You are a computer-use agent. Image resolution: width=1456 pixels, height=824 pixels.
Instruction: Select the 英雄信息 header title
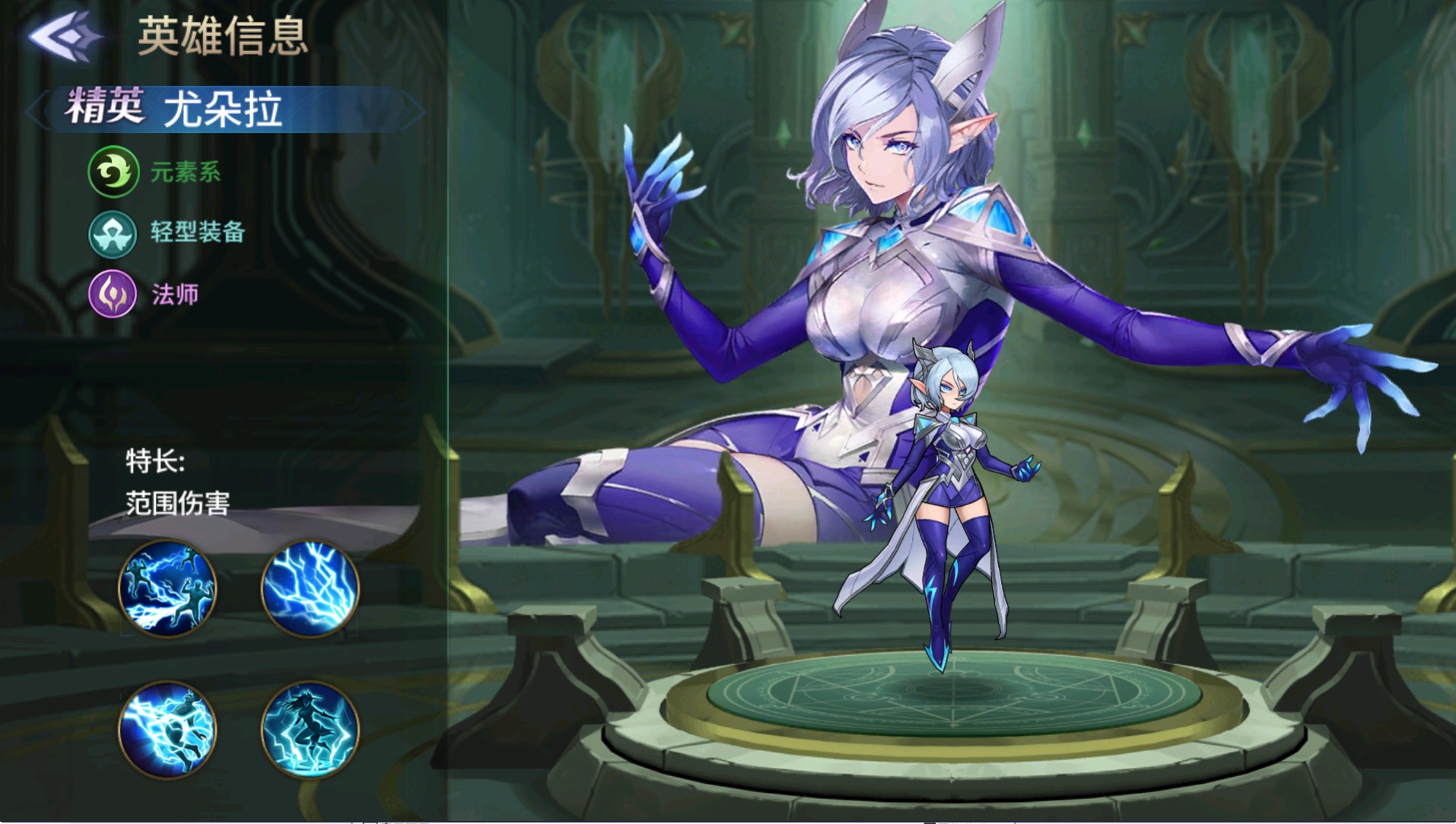point(223,37)
